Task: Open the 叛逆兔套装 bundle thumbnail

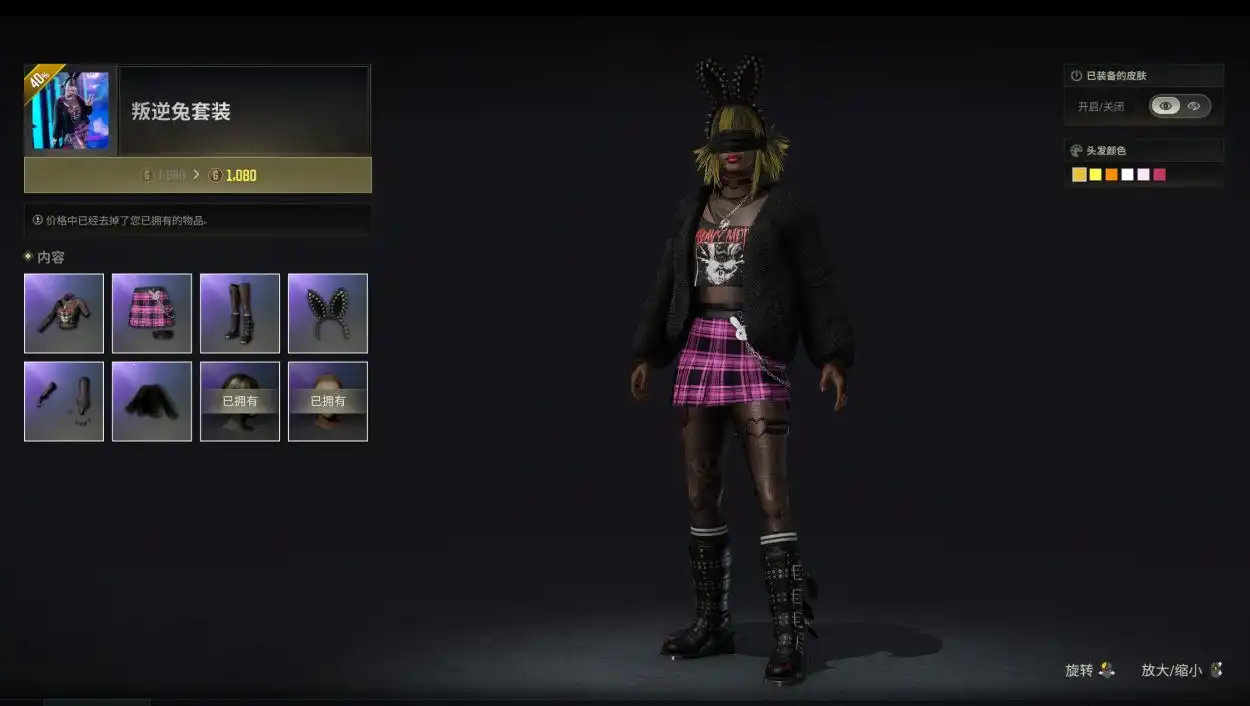Action: coord(70,110)
